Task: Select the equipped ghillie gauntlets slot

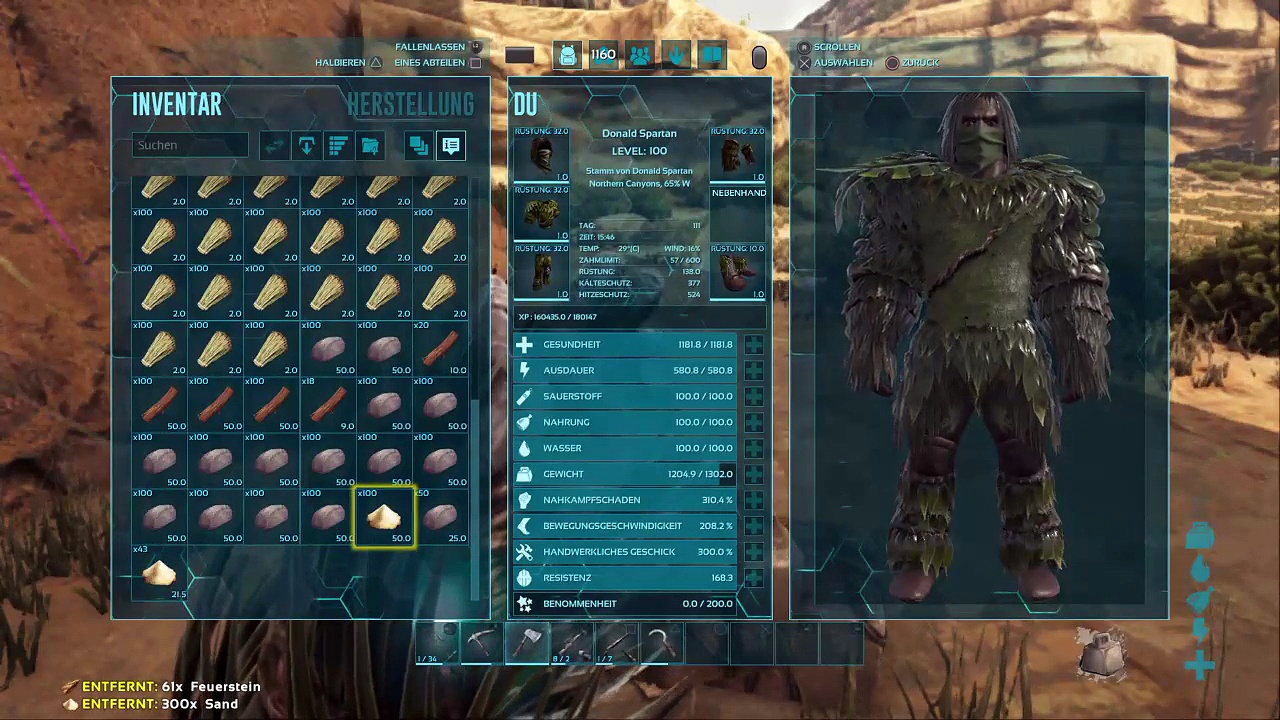Action: [x=738, y=155]
